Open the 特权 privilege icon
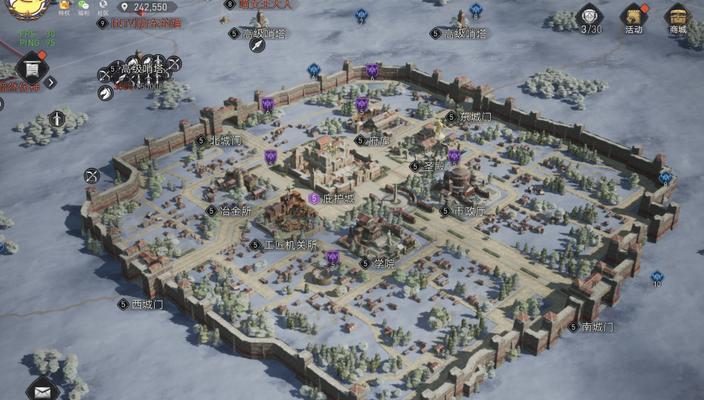704x400 pixels. click(x=64, y=7)
